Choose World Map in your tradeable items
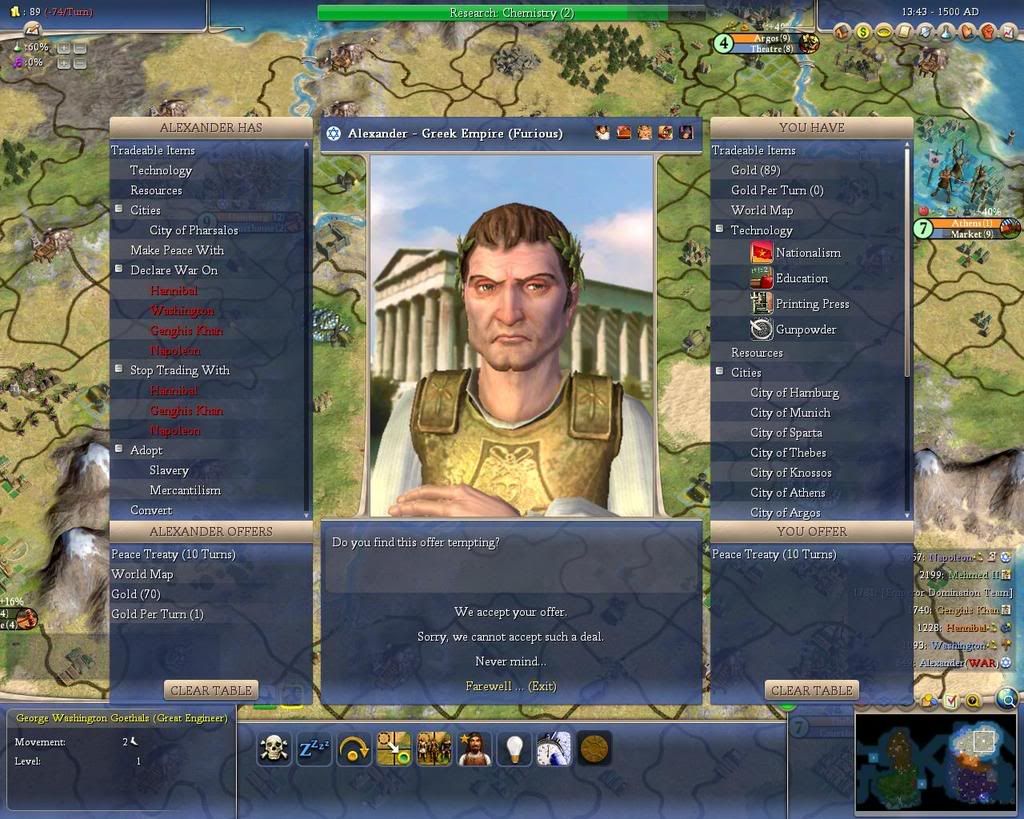The image size is (1024, 819). click(x=761, y=210)
